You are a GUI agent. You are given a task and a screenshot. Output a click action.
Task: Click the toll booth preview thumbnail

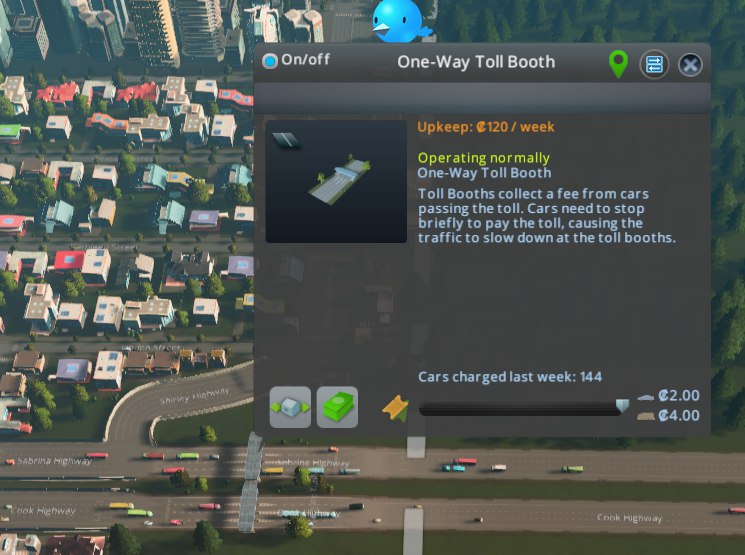[x=336, y=182]
